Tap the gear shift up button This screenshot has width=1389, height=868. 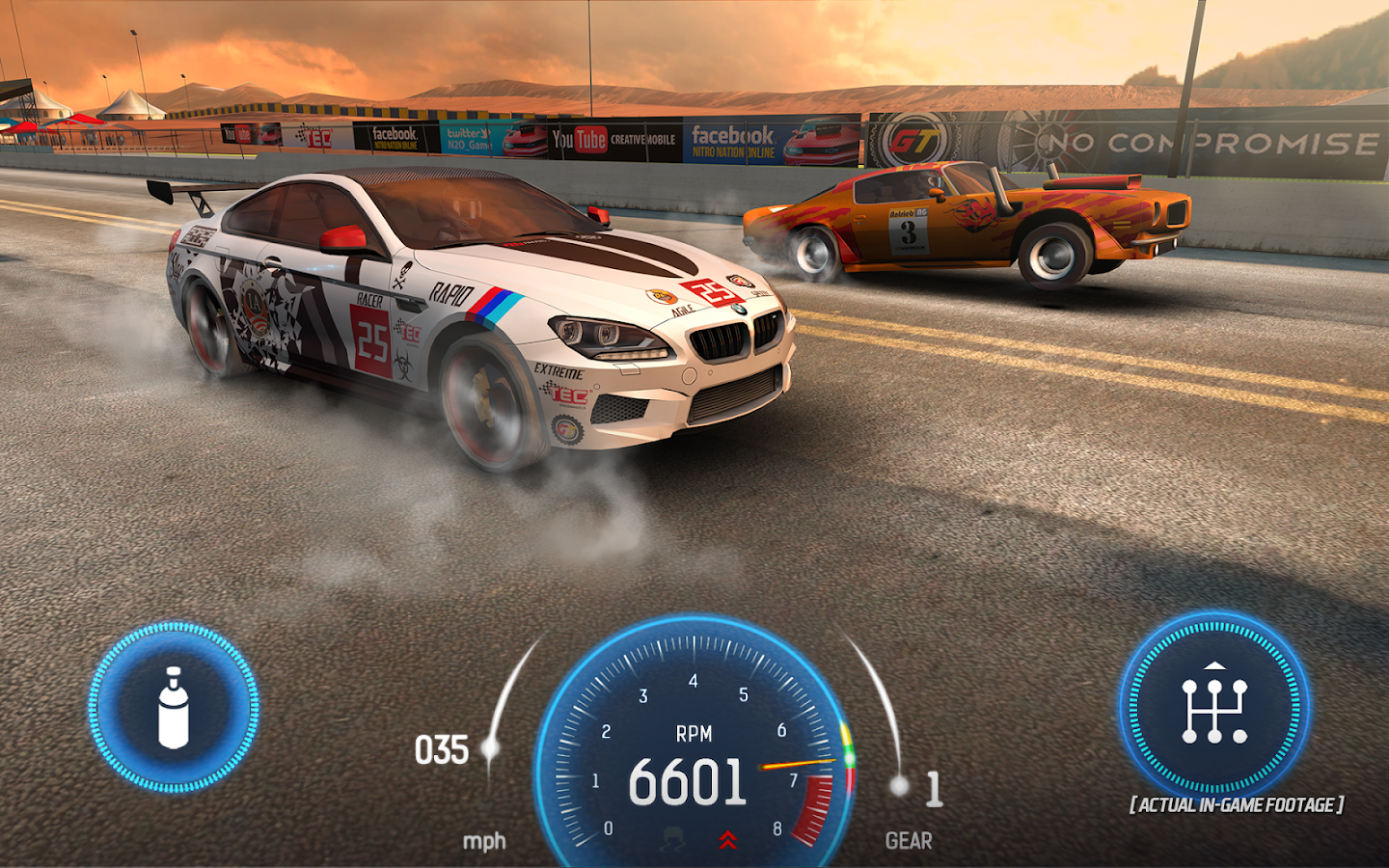[x=1213, y=707]
